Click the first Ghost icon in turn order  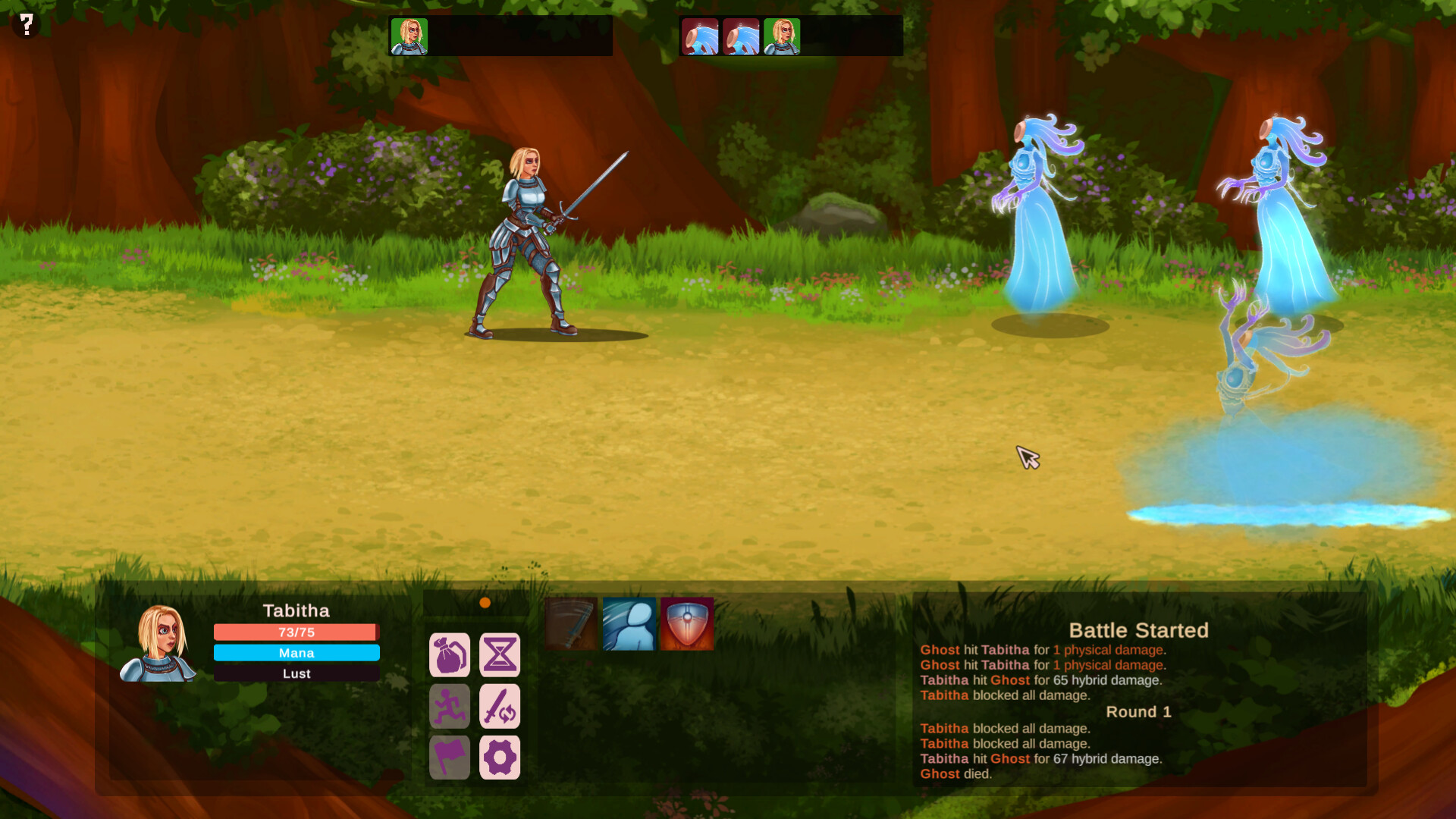pos(700,35)
